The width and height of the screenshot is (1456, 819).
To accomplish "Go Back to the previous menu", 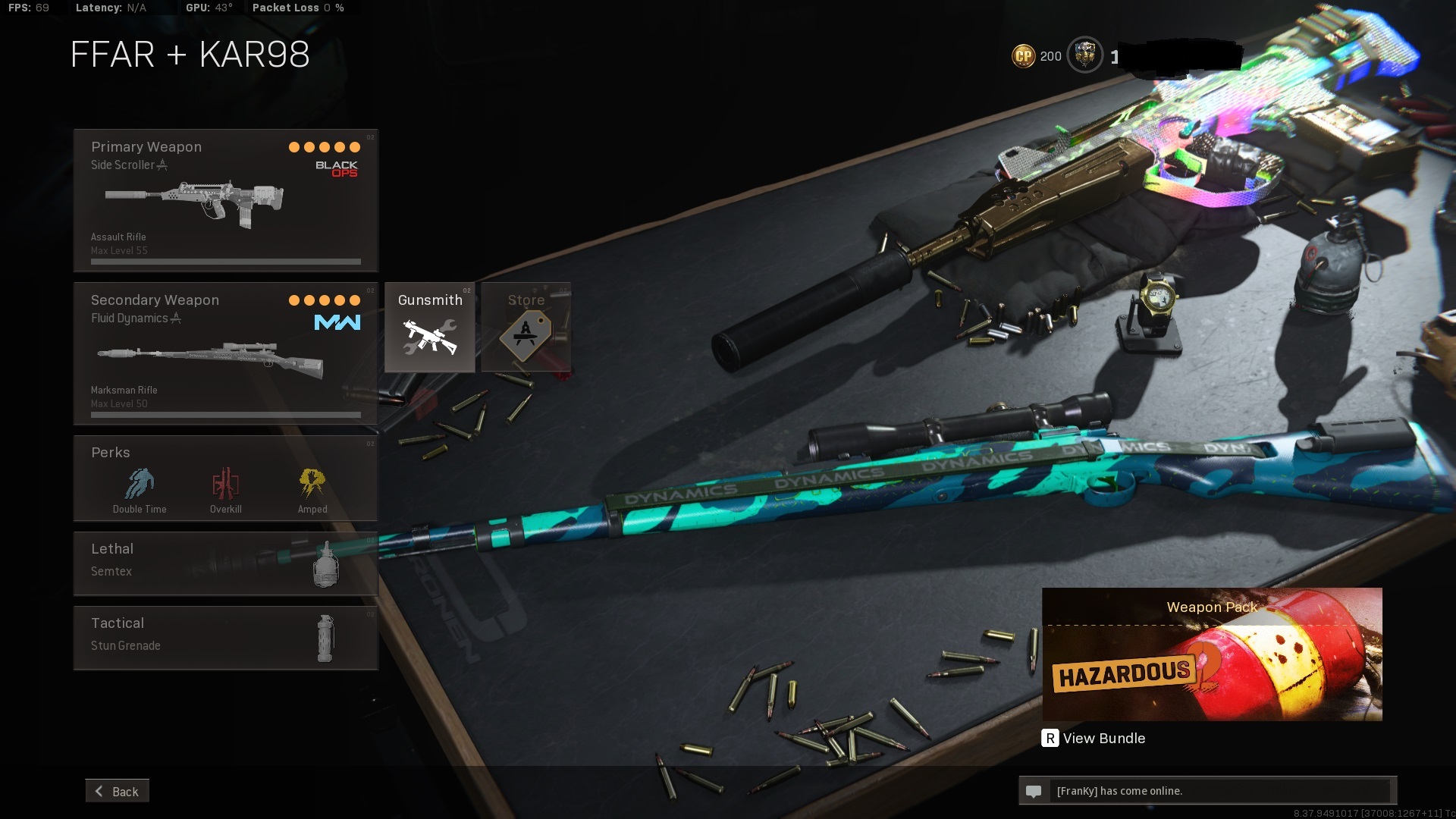I will pos(118,791).
